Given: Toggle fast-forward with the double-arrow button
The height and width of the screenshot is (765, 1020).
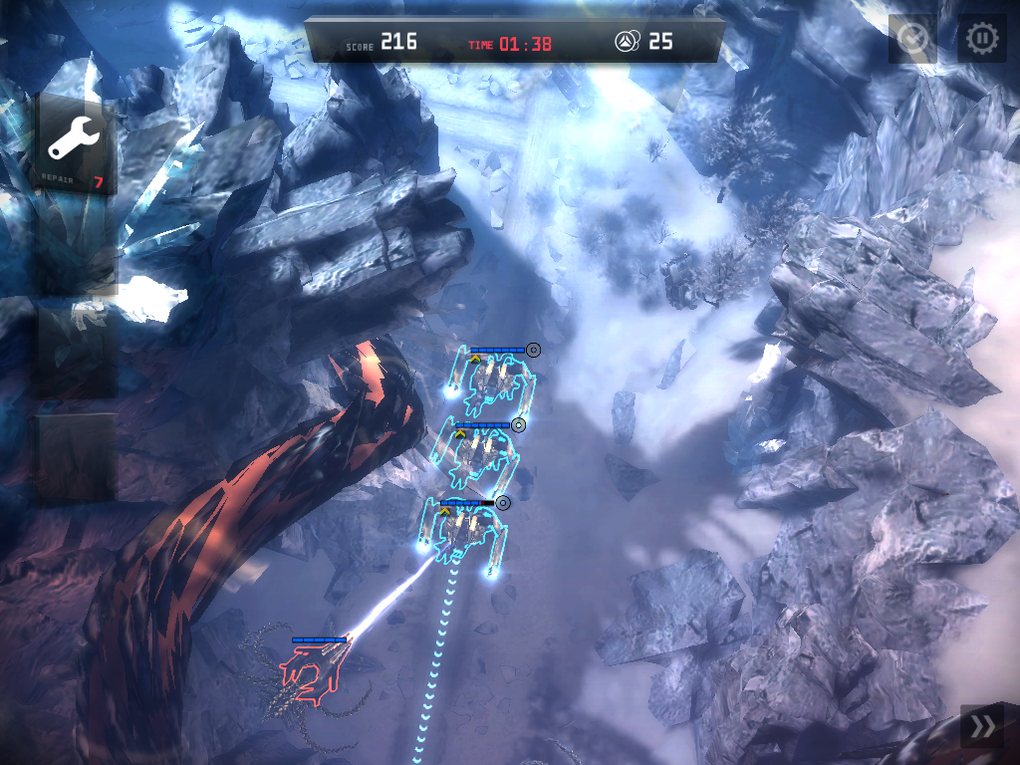Looking at the screenshot, I should [982, 727].
